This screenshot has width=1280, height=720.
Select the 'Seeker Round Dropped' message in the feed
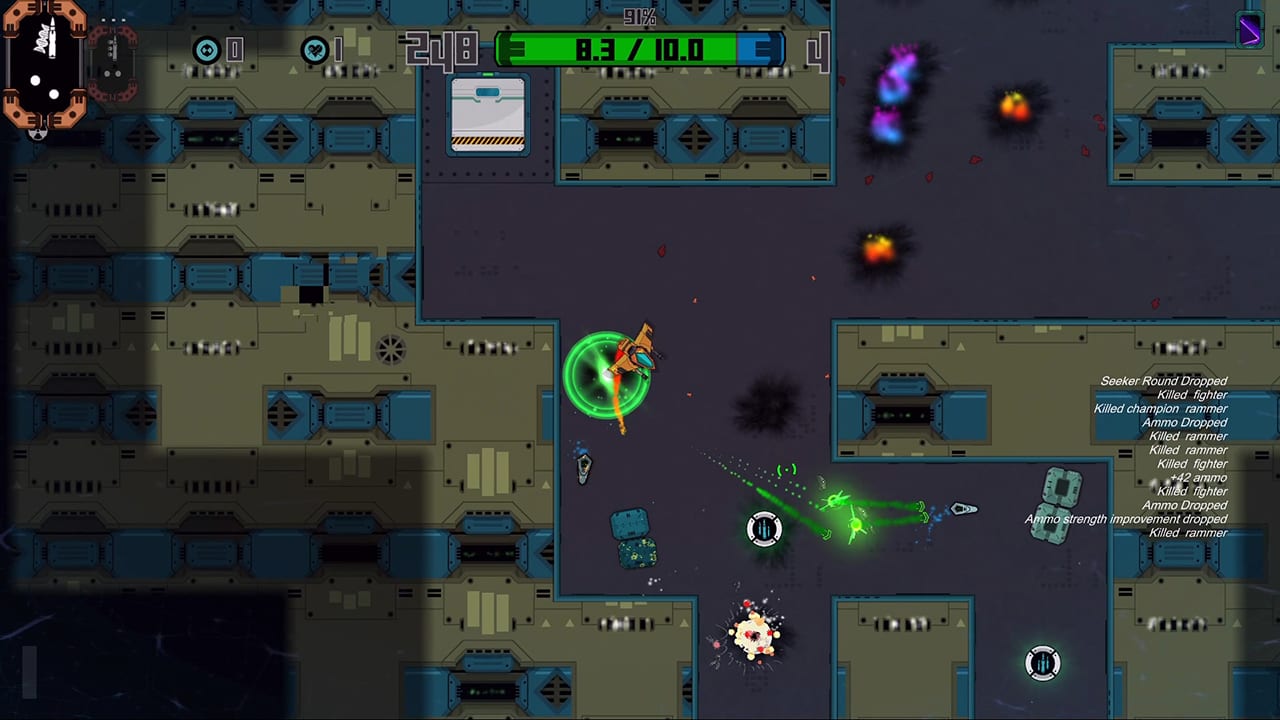pyautogui.click(x=1163, y=381)
